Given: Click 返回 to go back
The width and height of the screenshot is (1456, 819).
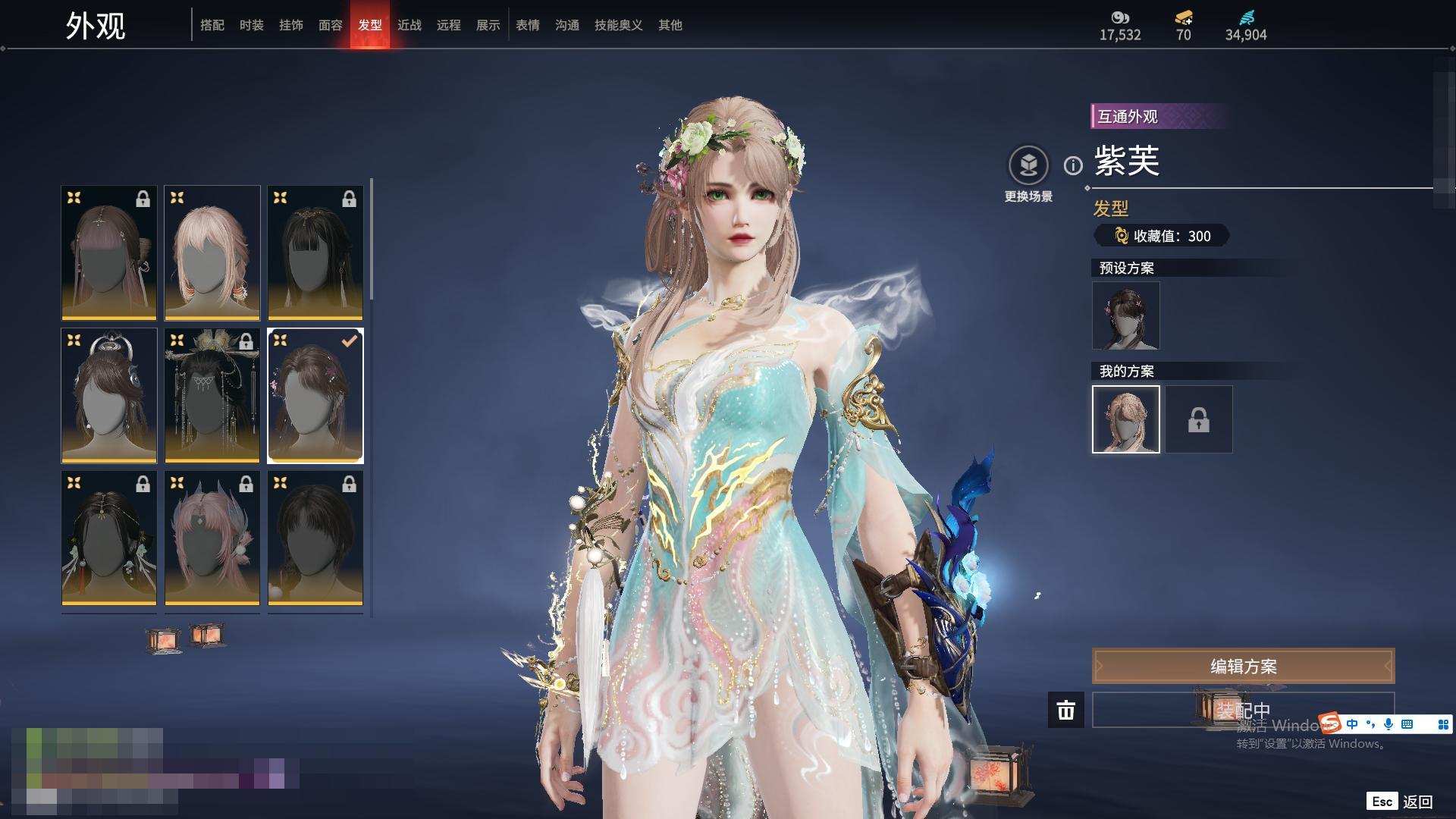Looking at the screenshot, I should (x=1417, y=802).
